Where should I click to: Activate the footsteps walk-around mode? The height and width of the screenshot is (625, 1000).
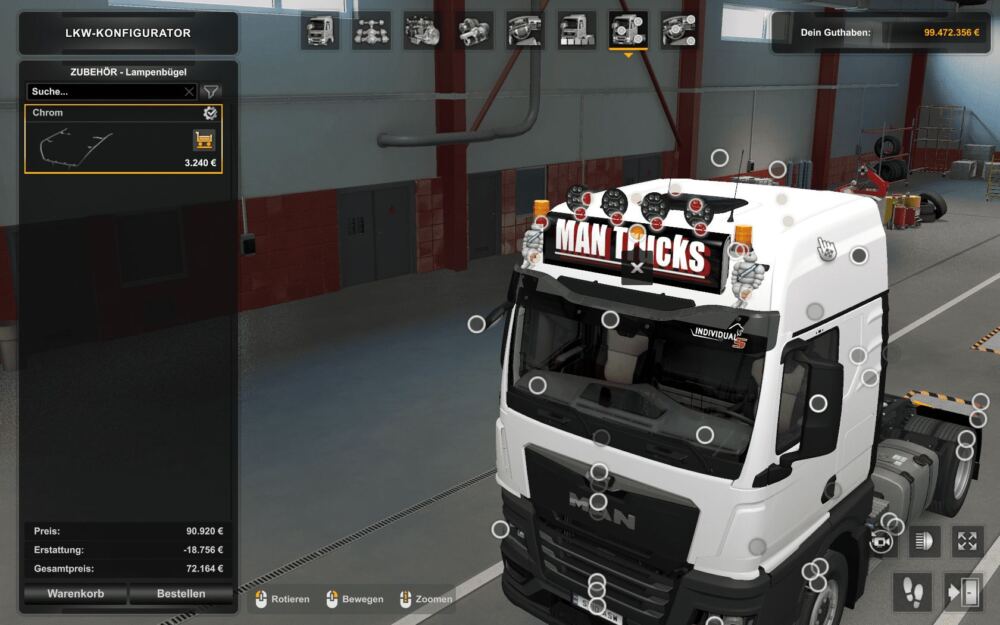point(910,591)
